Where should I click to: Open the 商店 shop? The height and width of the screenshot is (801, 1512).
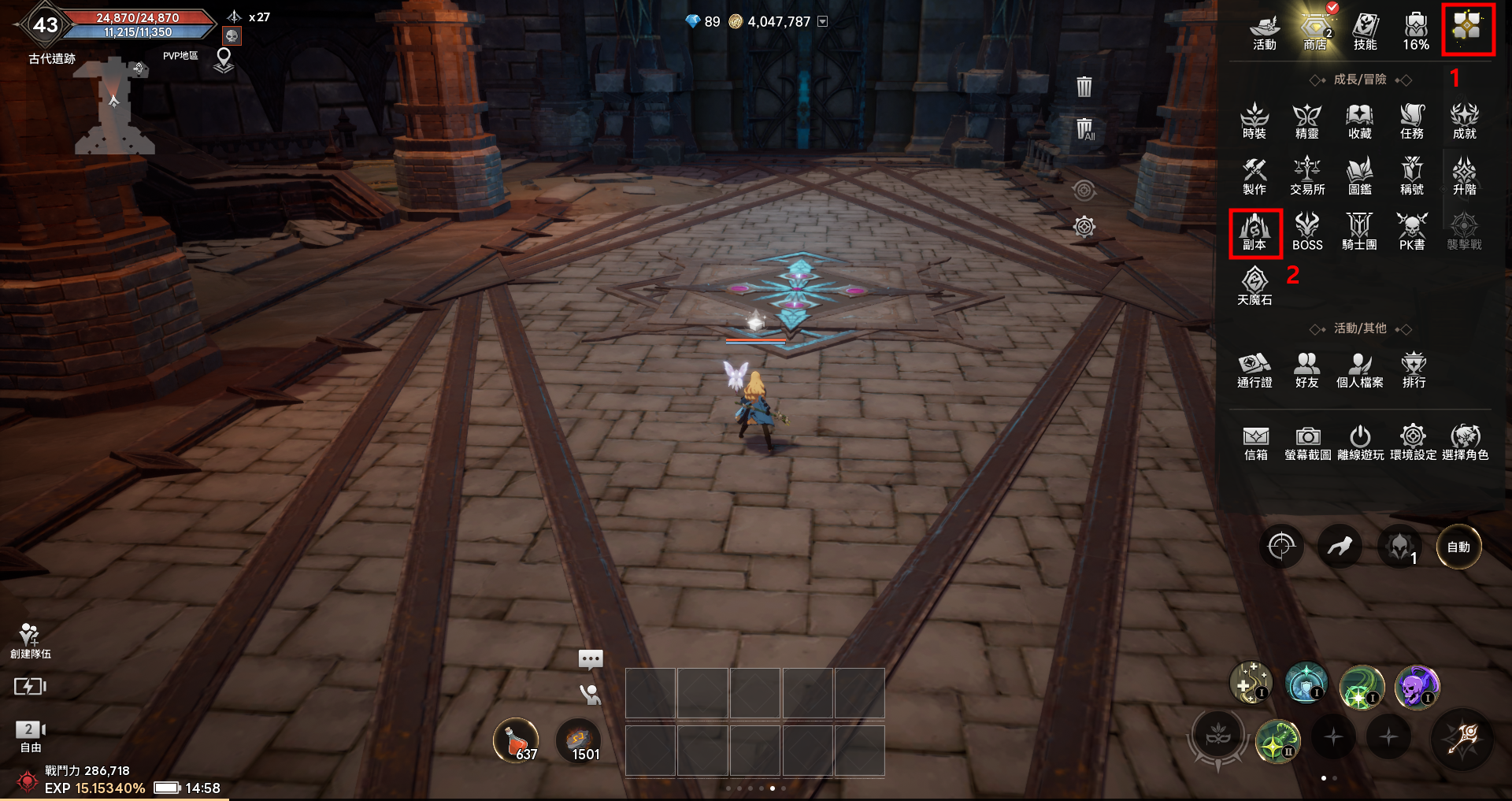(1314, 32)
